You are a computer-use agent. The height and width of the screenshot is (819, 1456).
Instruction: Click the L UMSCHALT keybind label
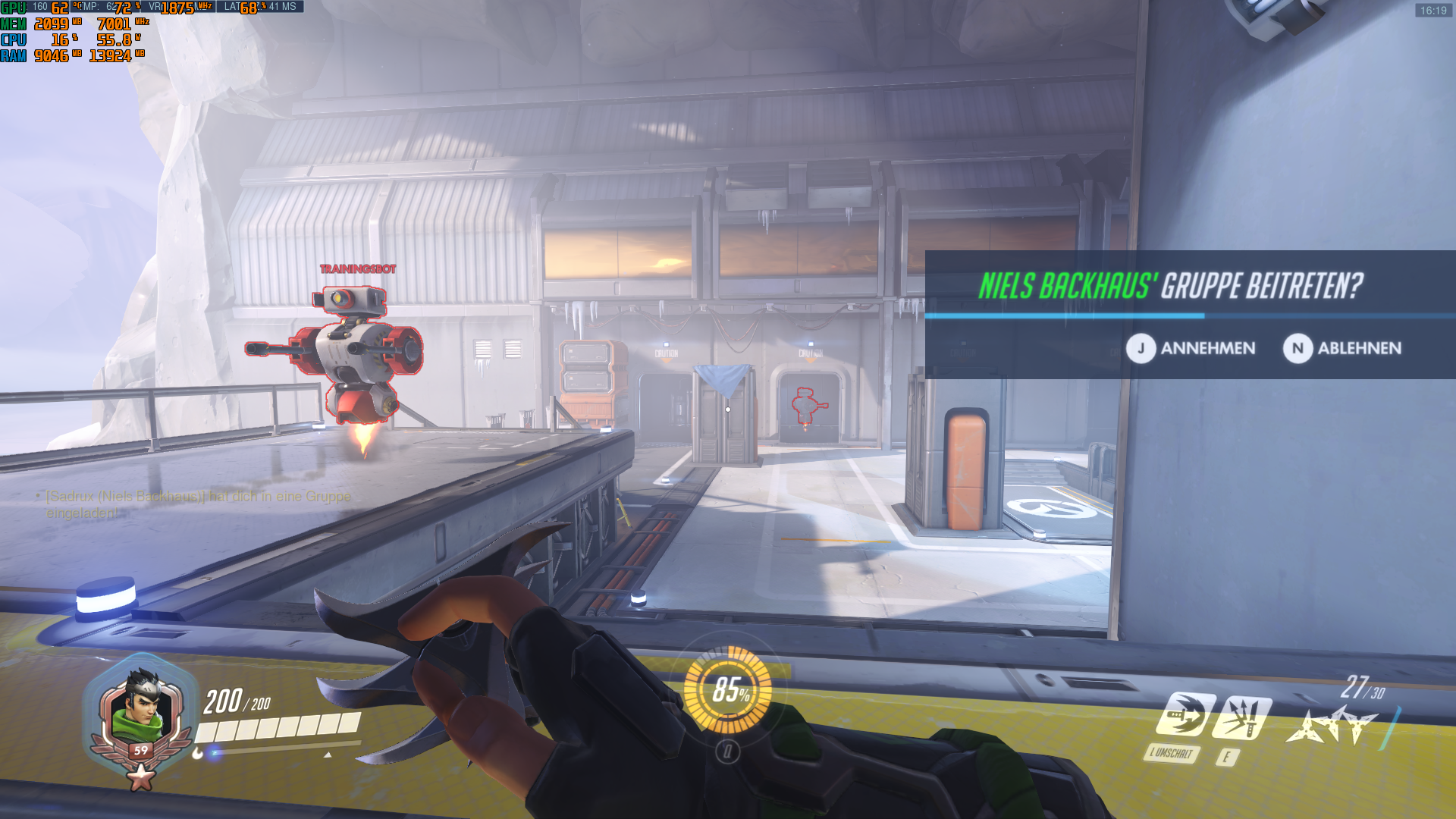click(1172, 755)
